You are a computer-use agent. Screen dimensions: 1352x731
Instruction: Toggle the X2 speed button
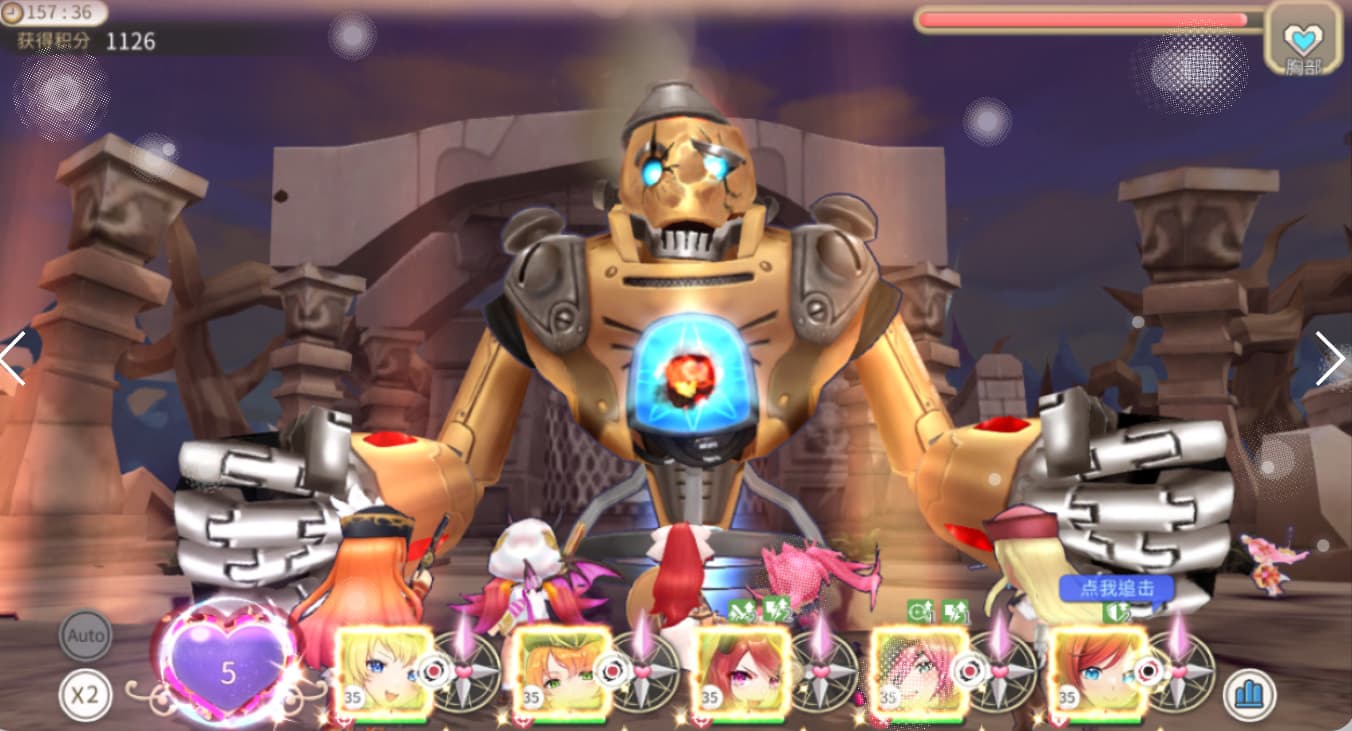[x=85, y=694]
